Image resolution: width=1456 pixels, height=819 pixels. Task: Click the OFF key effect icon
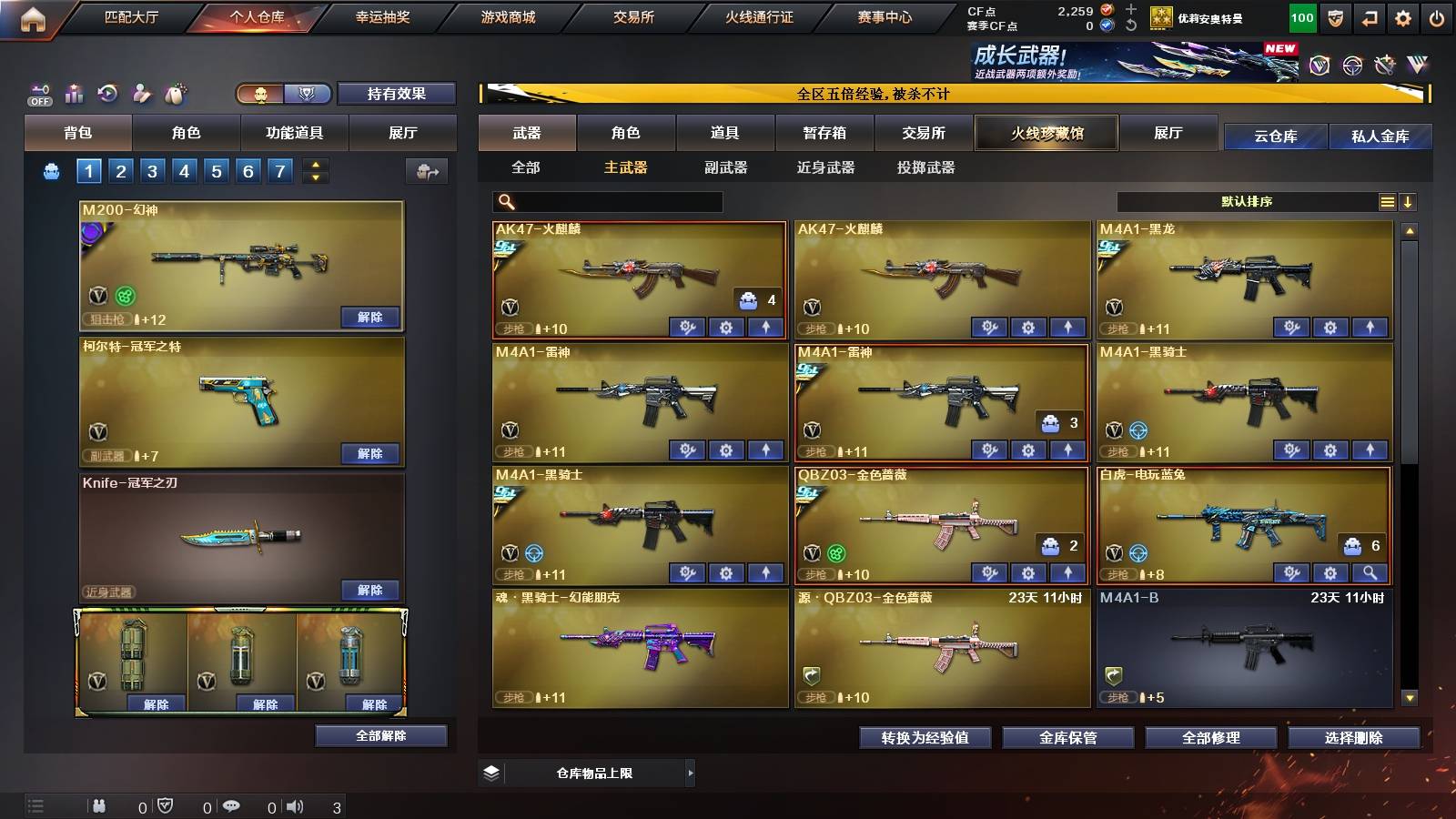coord(40,93)
